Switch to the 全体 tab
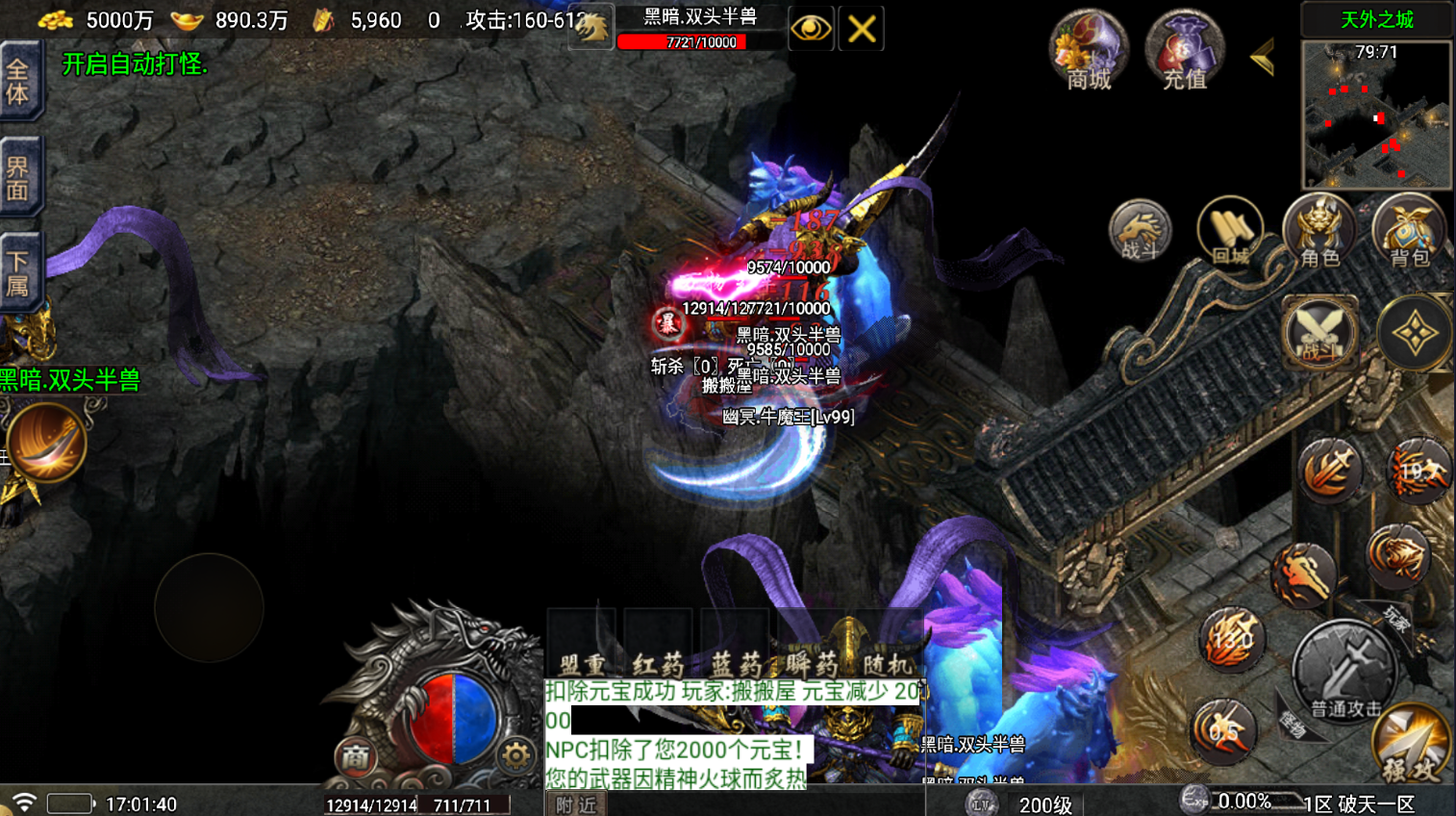 (19, 82)
